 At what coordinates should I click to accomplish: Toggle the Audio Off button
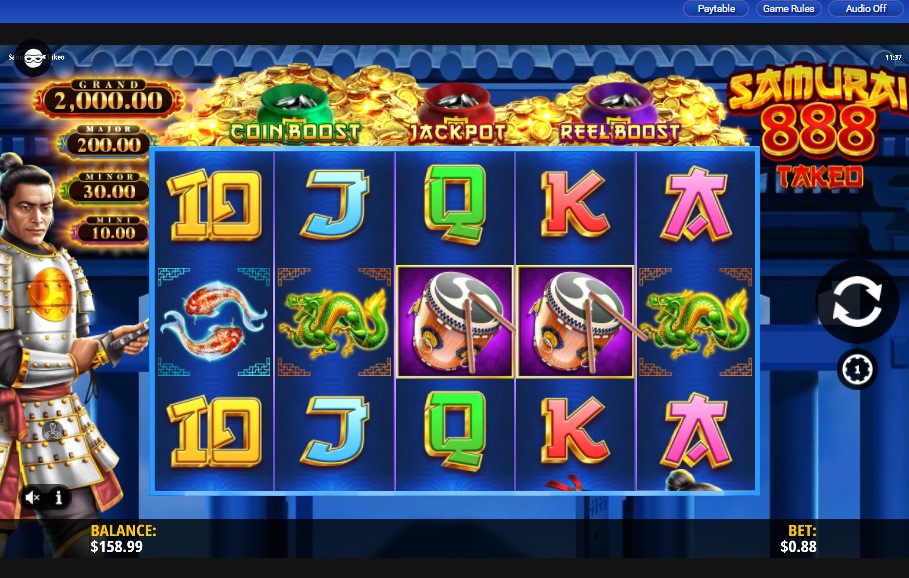pos(865,9)
